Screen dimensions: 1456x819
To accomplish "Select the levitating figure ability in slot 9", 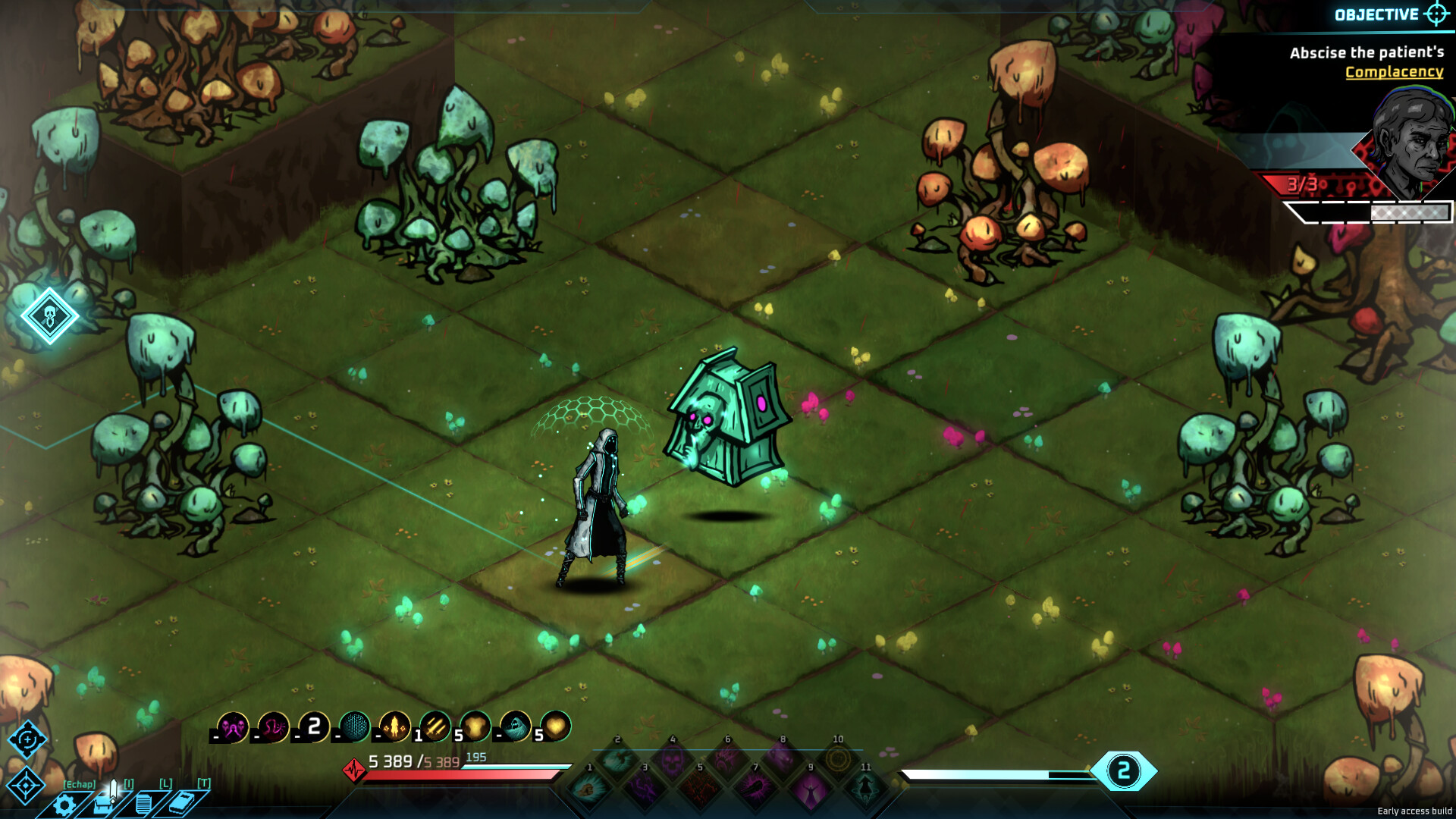I will tap(810, 791).
